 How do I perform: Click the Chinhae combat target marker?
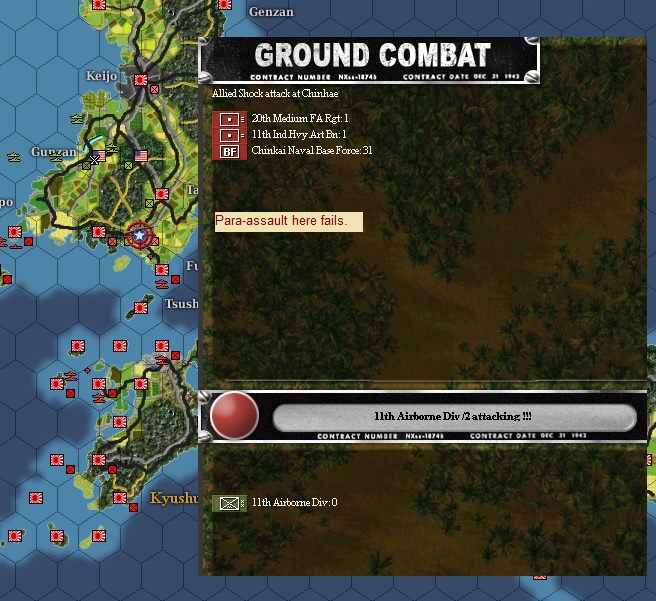(140, 236)
